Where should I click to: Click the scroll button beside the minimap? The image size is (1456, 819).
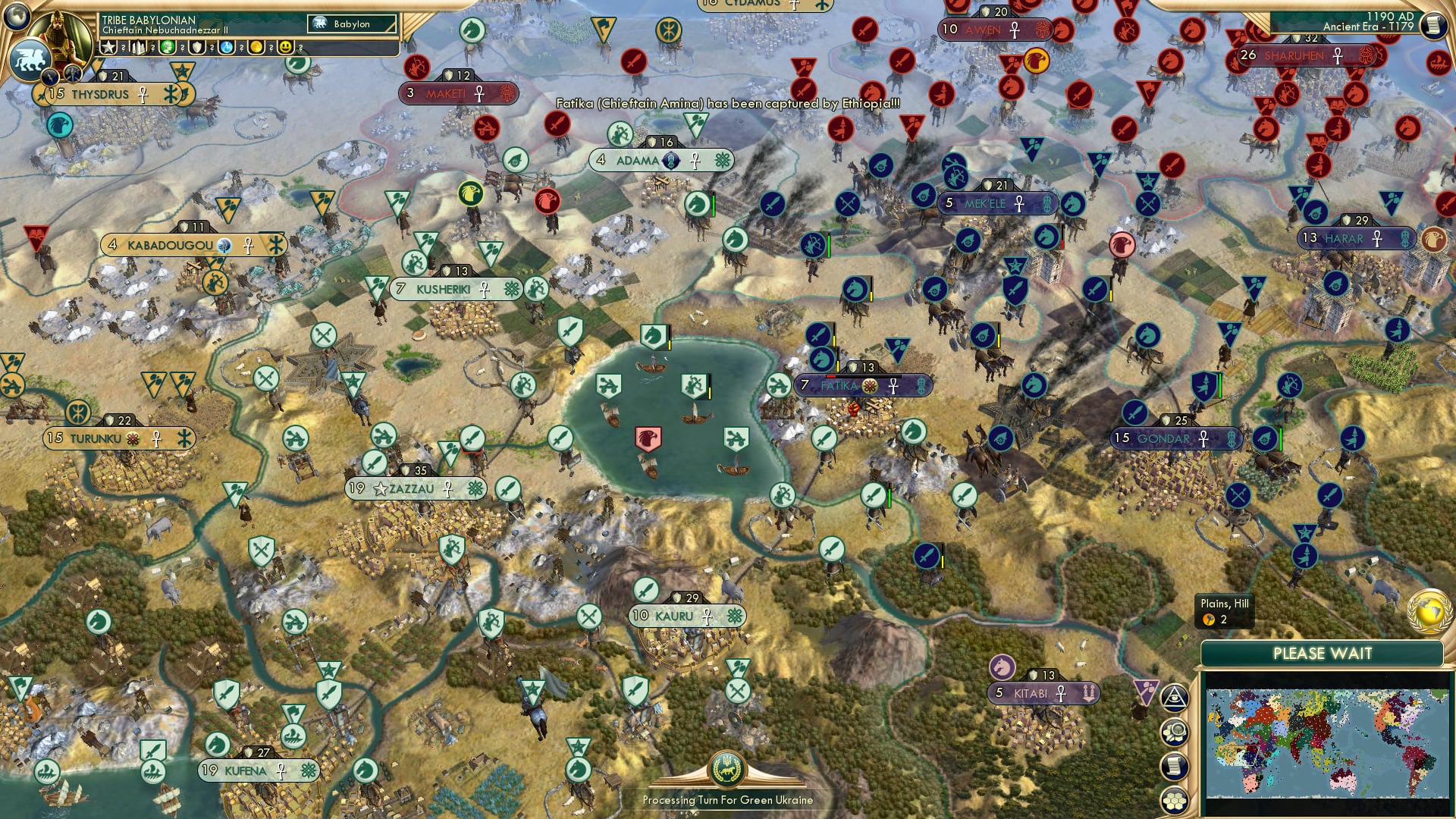tap(1175, 767)
